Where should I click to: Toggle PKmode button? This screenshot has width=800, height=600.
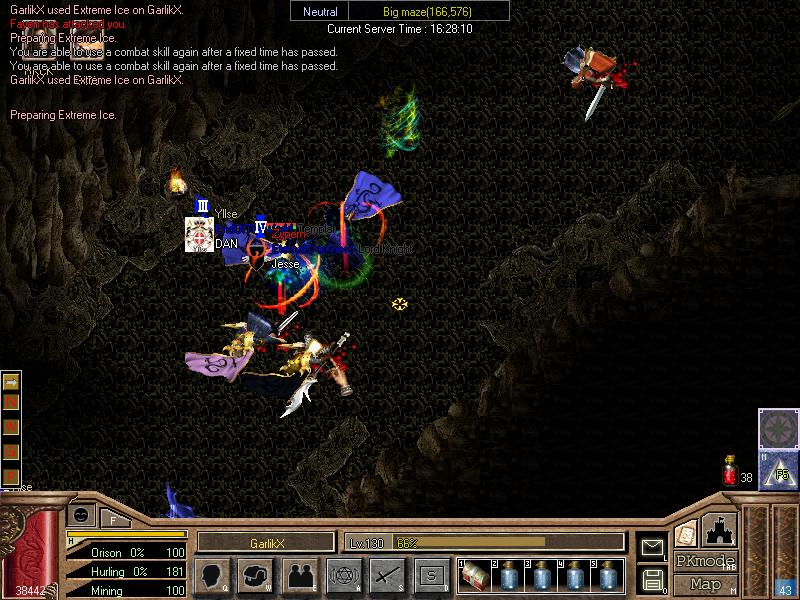click(705, 561)
